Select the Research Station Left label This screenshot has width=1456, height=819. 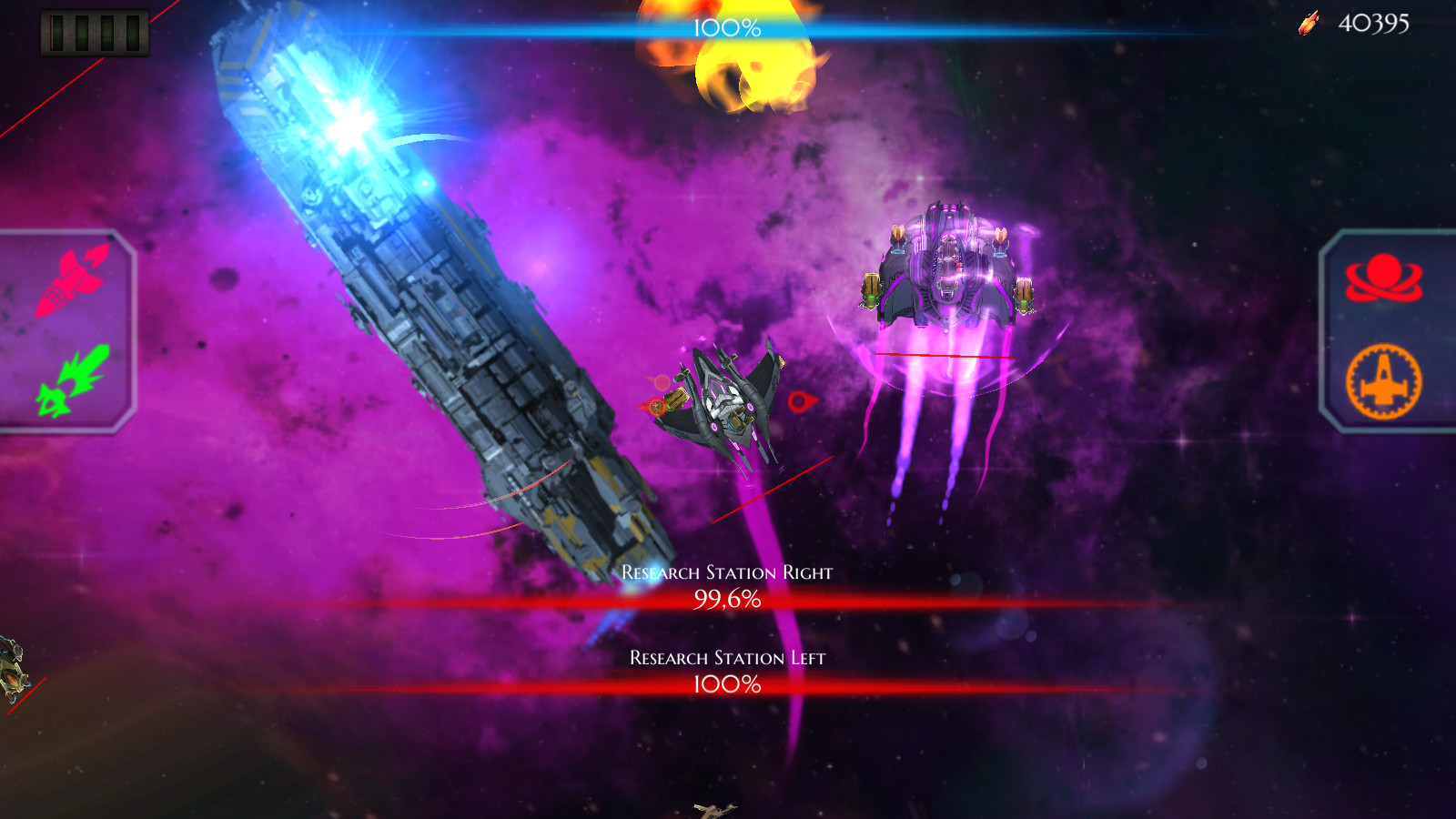728,660
